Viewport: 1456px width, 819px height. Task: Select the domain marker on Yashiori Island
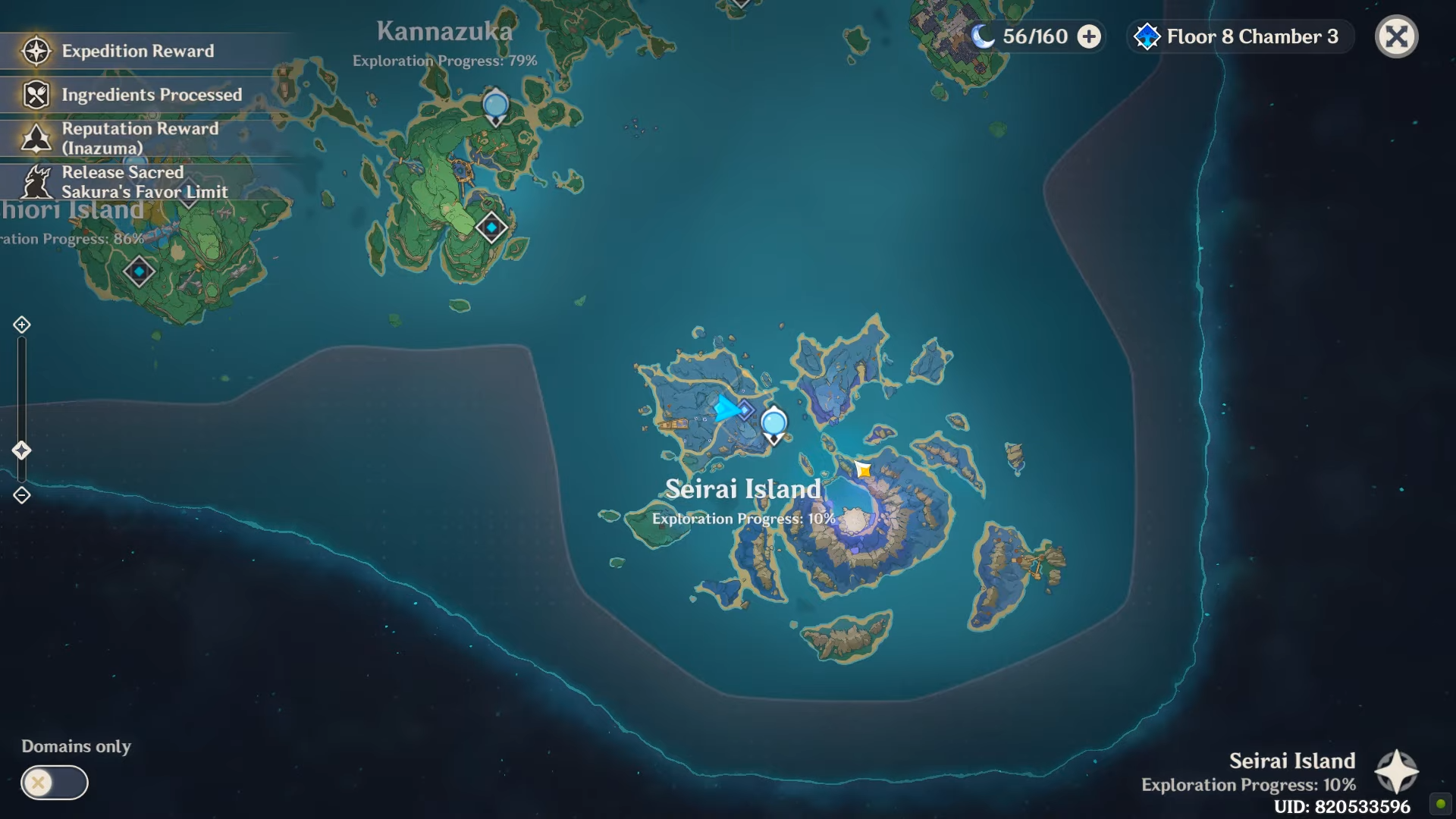(139, 271)
